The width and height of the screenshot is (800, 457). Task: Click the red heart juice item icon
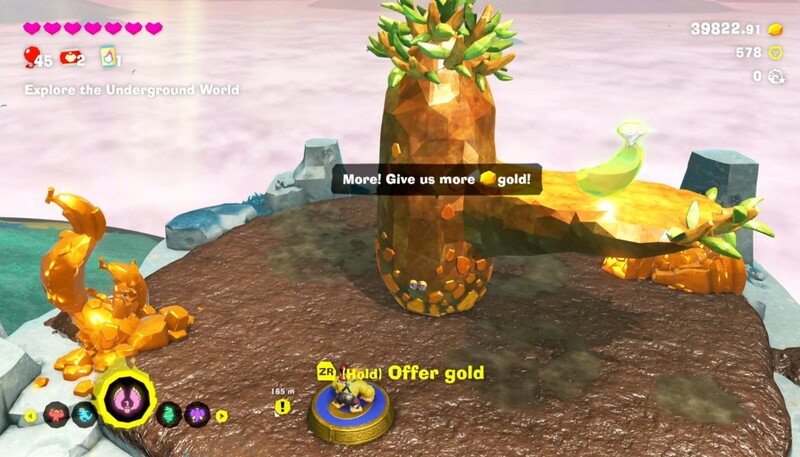(70, 57)
